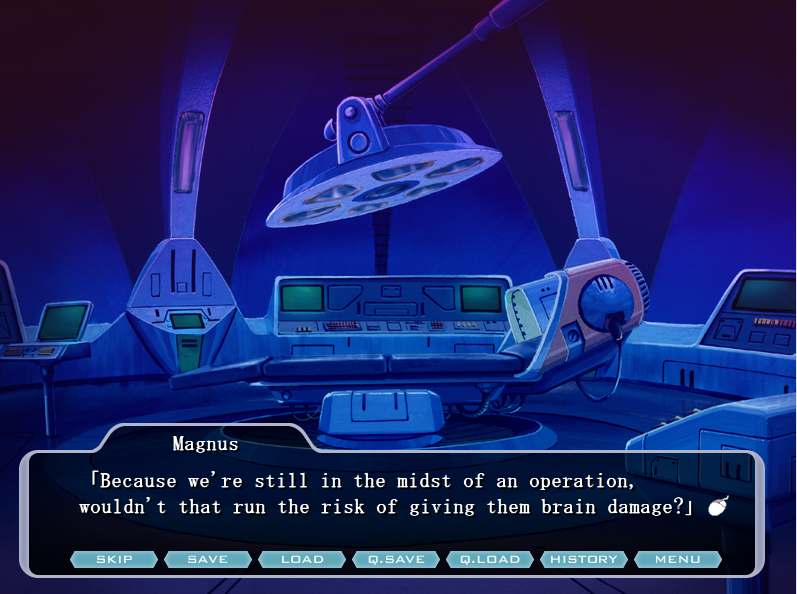Image resolution: width=797 pixels, height=594 pixels.
Task: Open the LOAD screen
Action: tap(302, 559)
